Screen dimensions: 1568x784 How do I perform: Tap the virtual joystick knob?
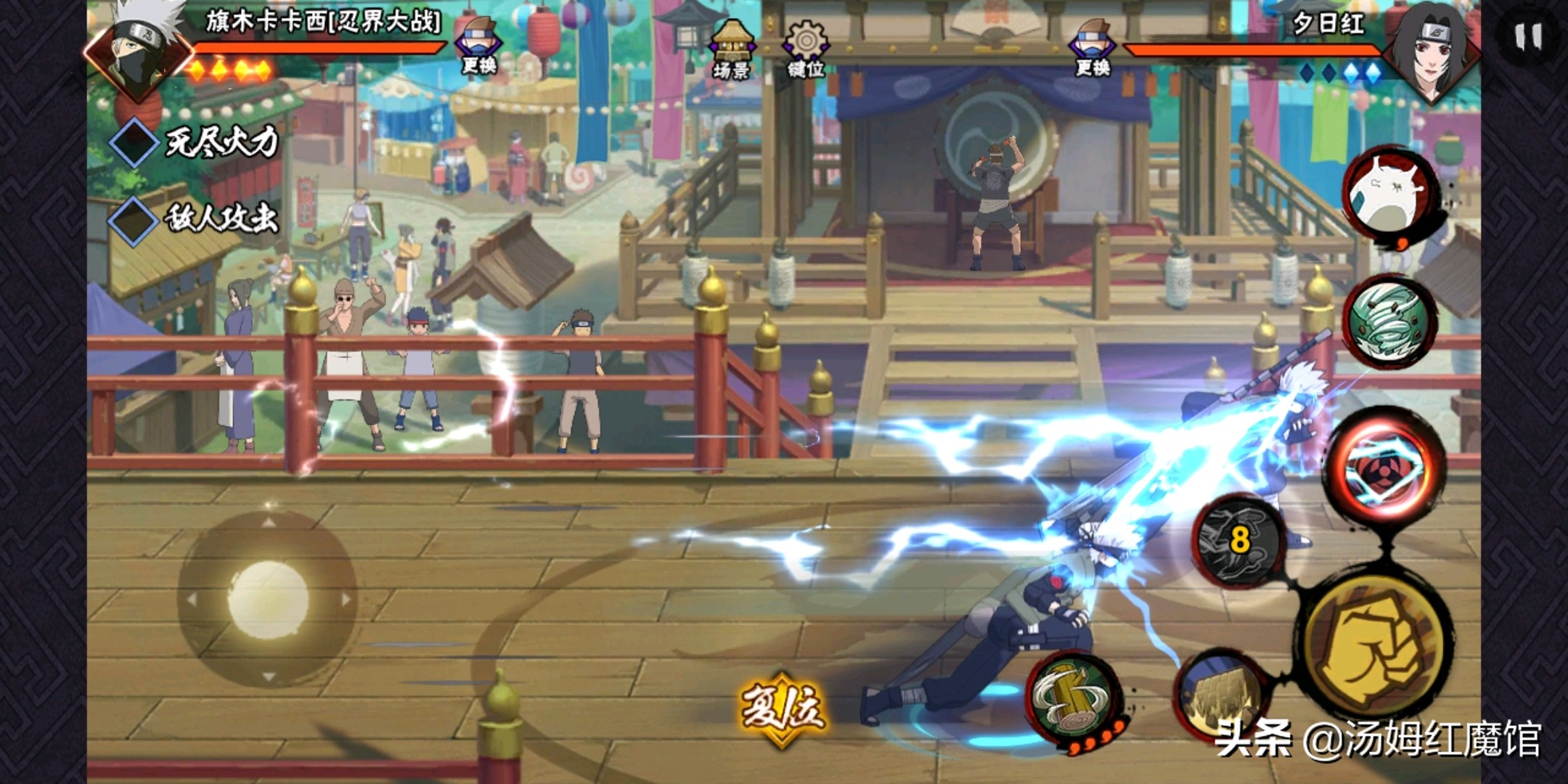pyautogui.click(x=269, y=600)
